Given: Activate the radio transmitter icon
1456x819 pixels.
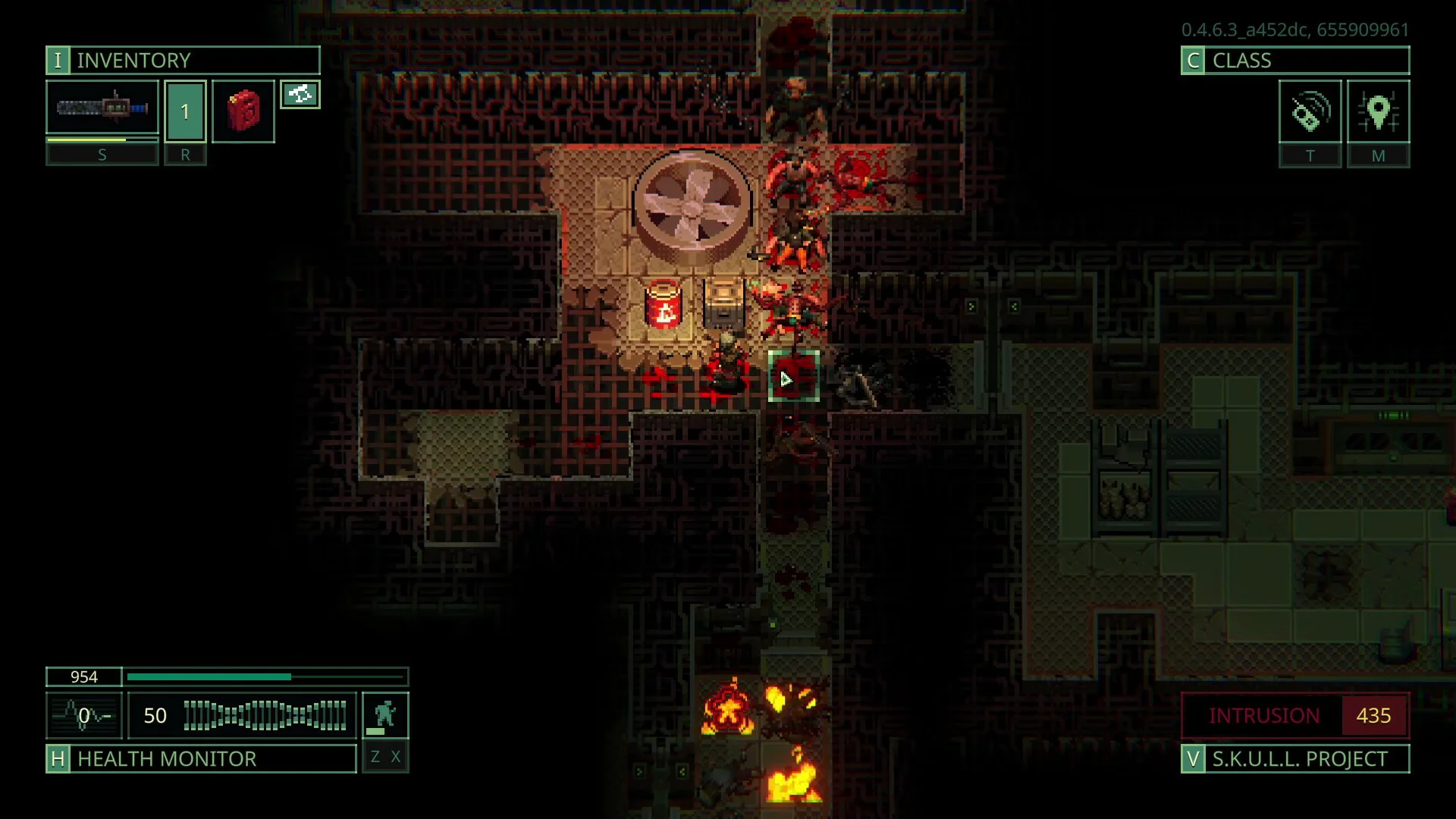Looking at the screenshot, I should tap(1310, 112).
